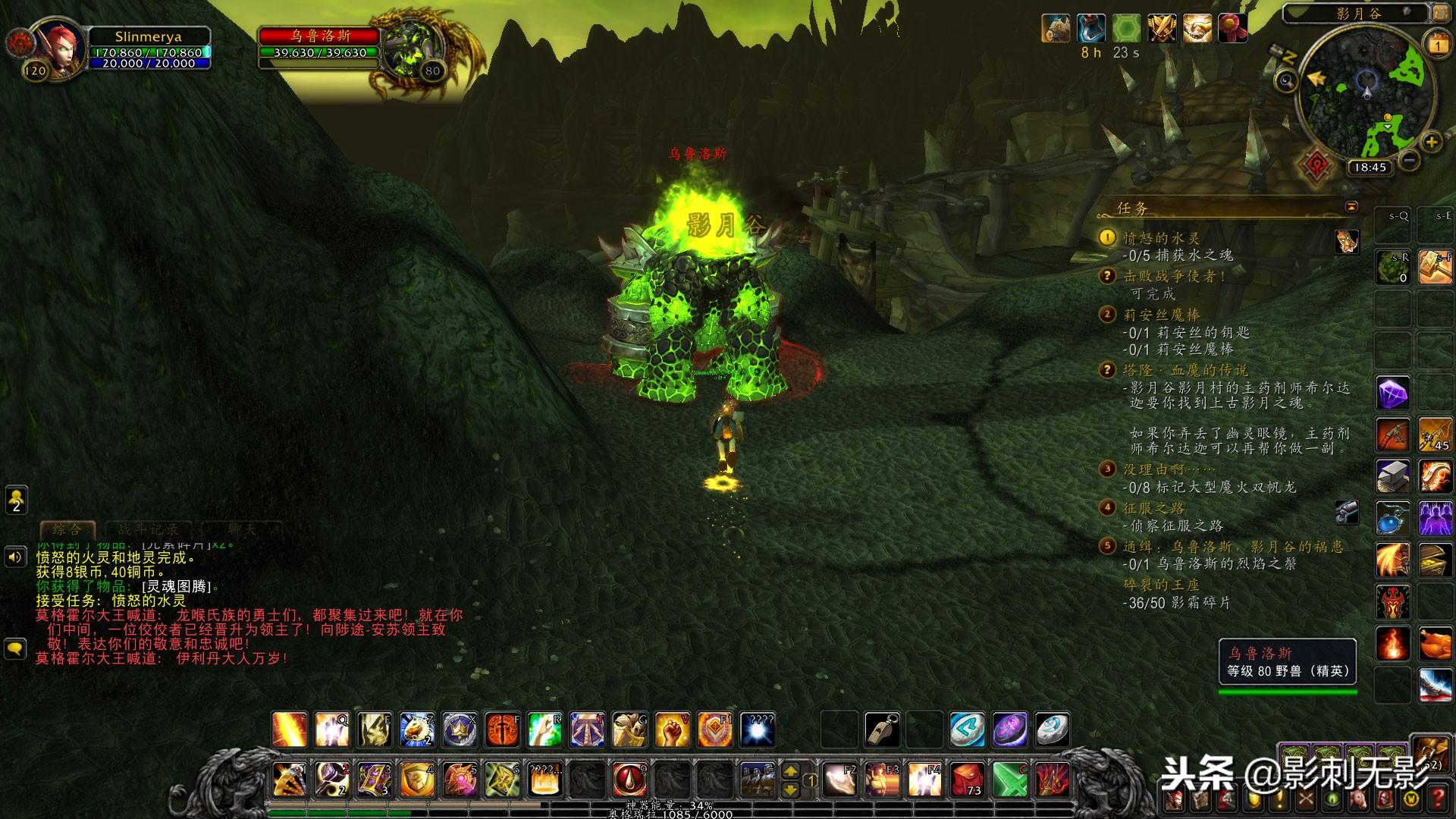Activate the red blood drop ability
This screenshot has width=1456, height=819.
click(x=629, y=780)
